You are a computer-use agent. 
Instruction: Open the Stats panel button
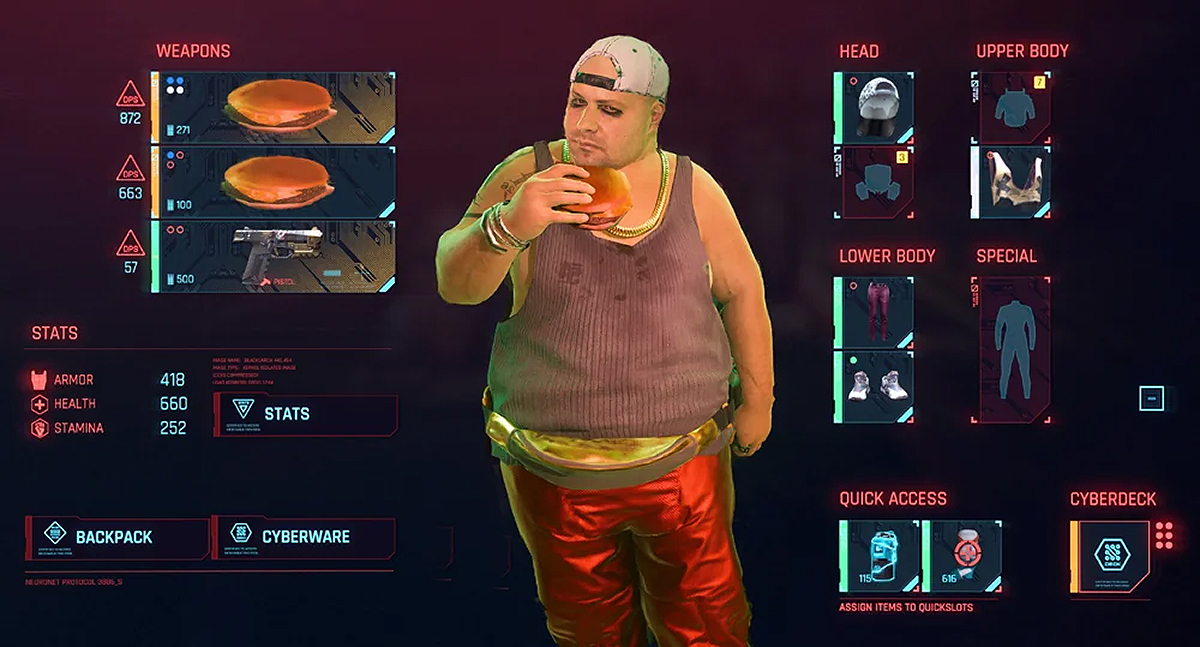[305, 414]
